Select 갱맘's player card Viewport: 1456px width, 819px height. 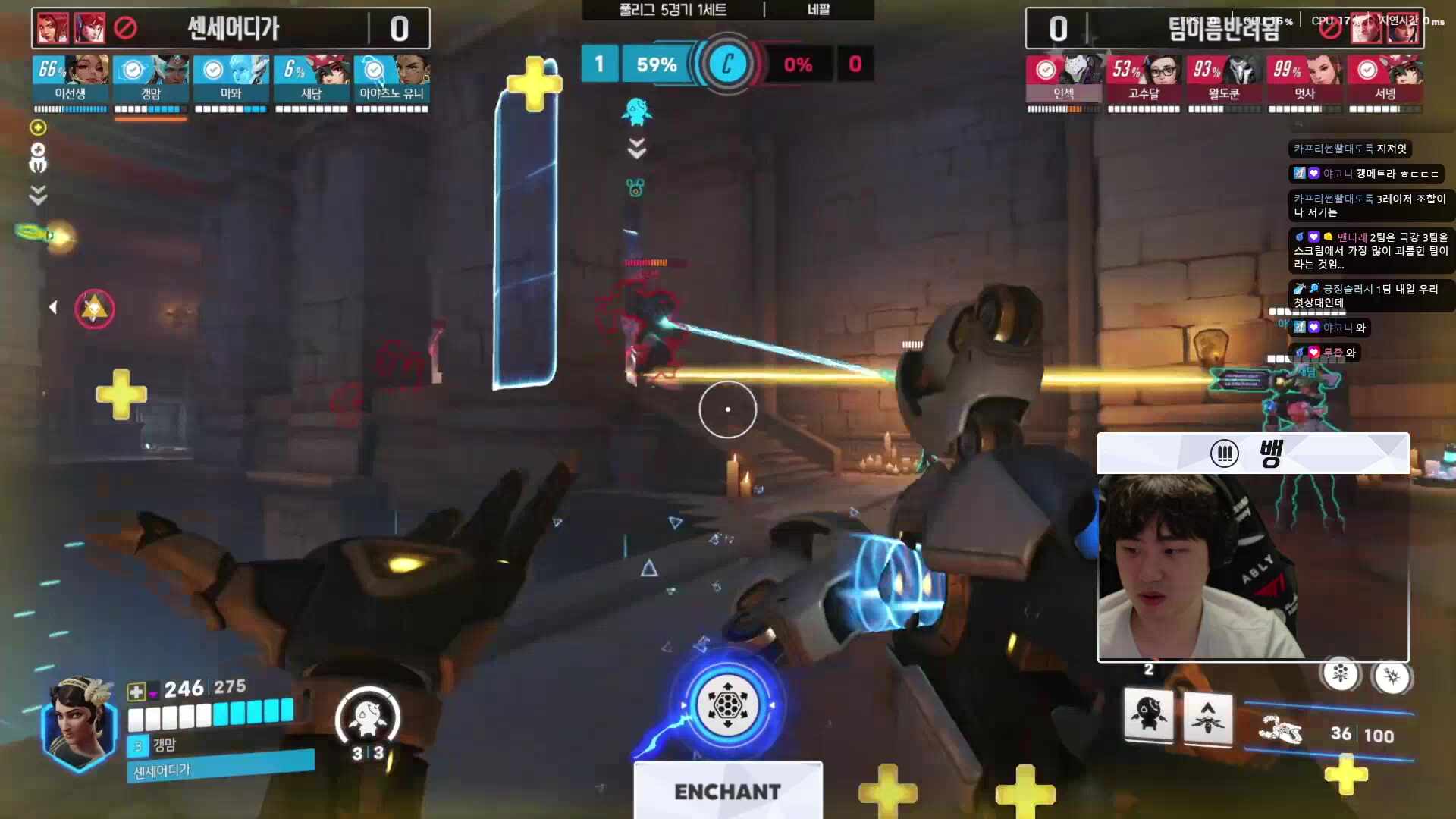coord(151,80)
